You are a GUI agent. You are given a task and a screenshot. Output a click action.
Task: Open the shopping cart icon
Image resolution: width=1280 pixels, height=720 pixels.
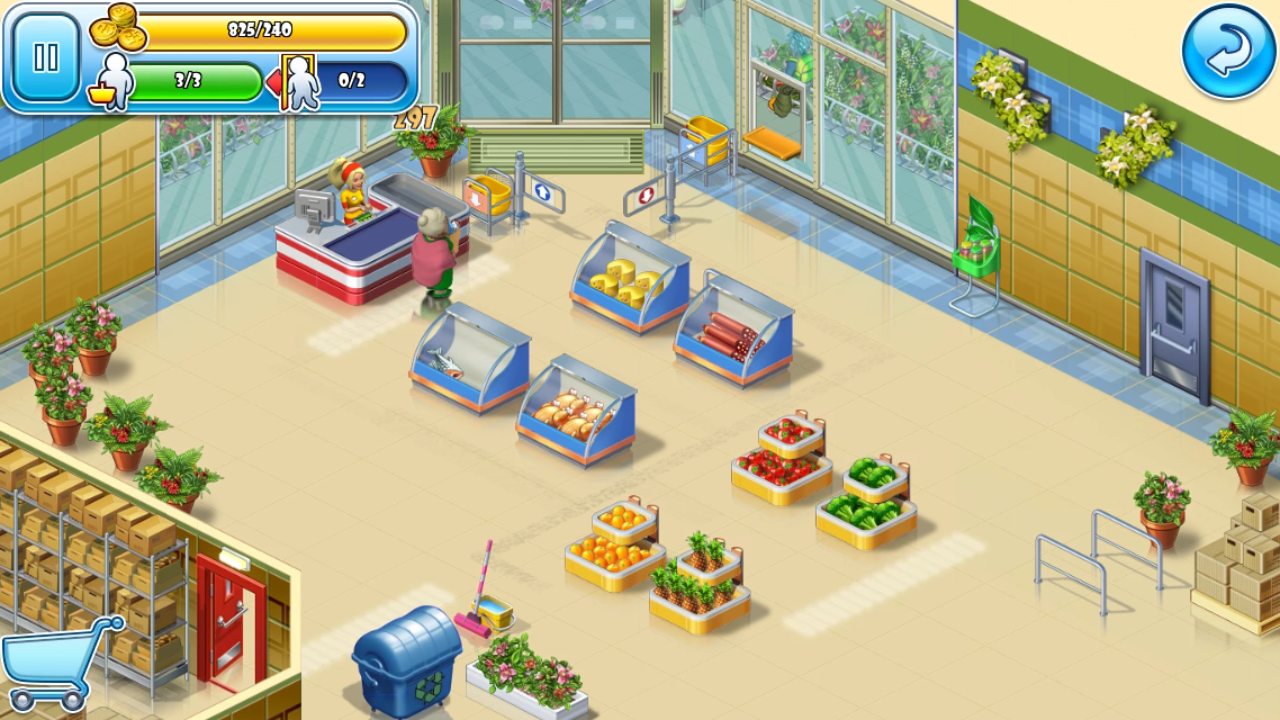58,662
